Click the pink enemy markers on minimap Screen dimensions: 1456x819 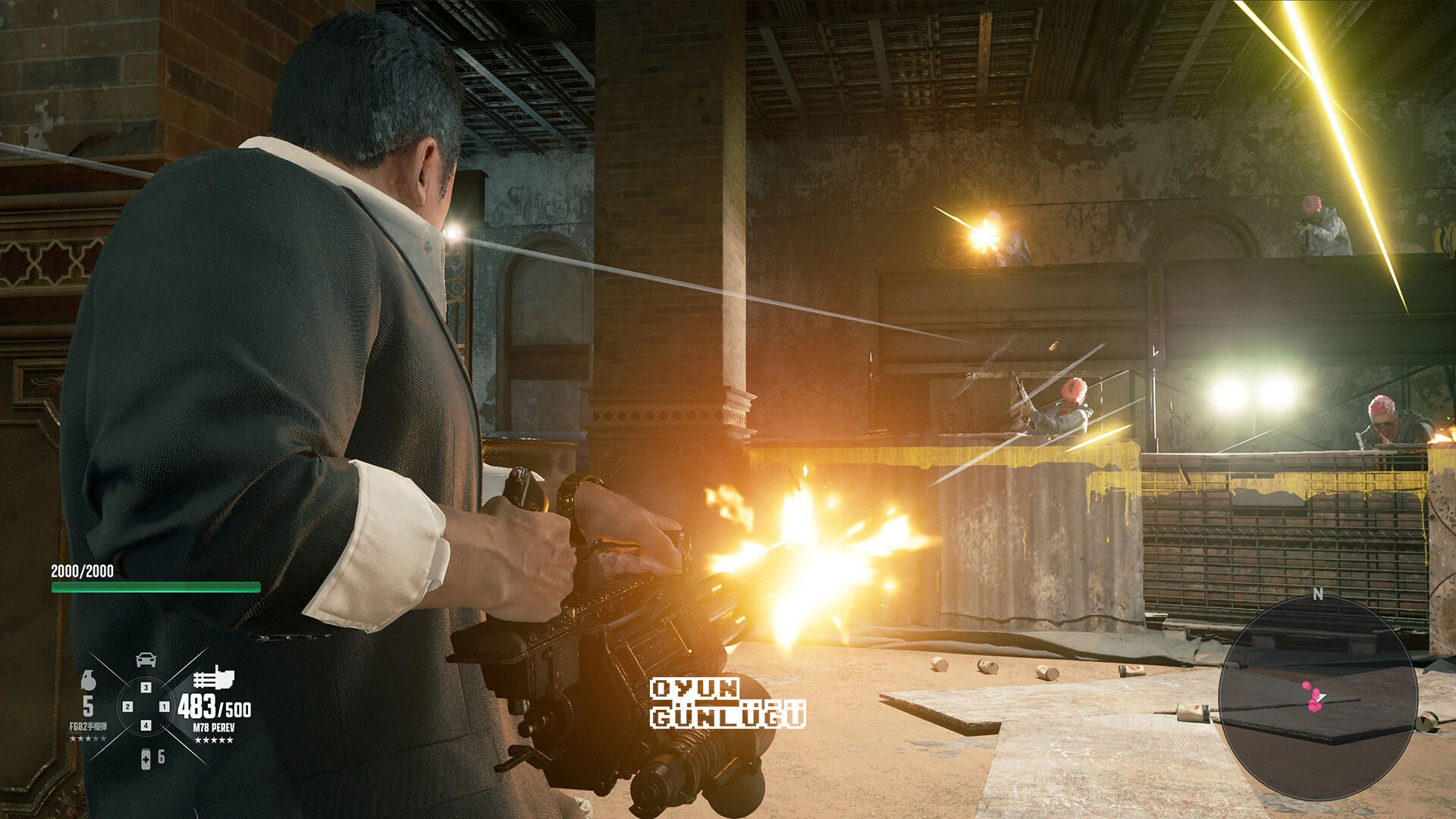(1311, 698)
